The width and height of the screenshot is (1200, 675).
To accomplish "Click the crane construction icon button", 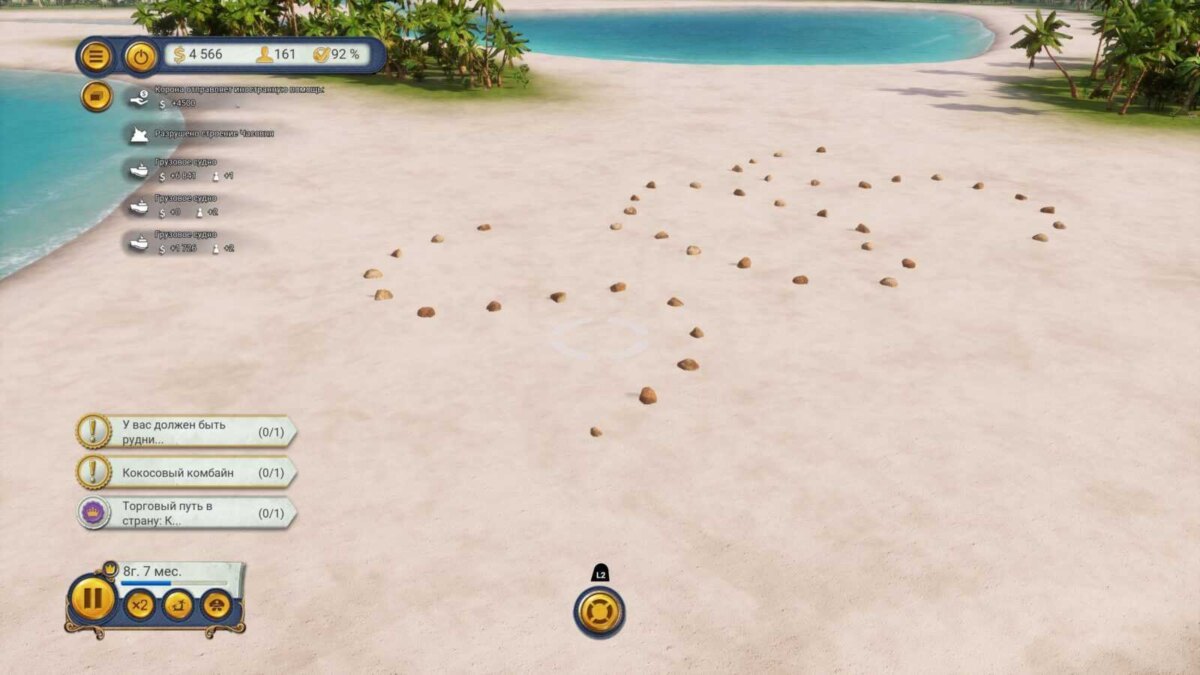I will pos(178,604).
